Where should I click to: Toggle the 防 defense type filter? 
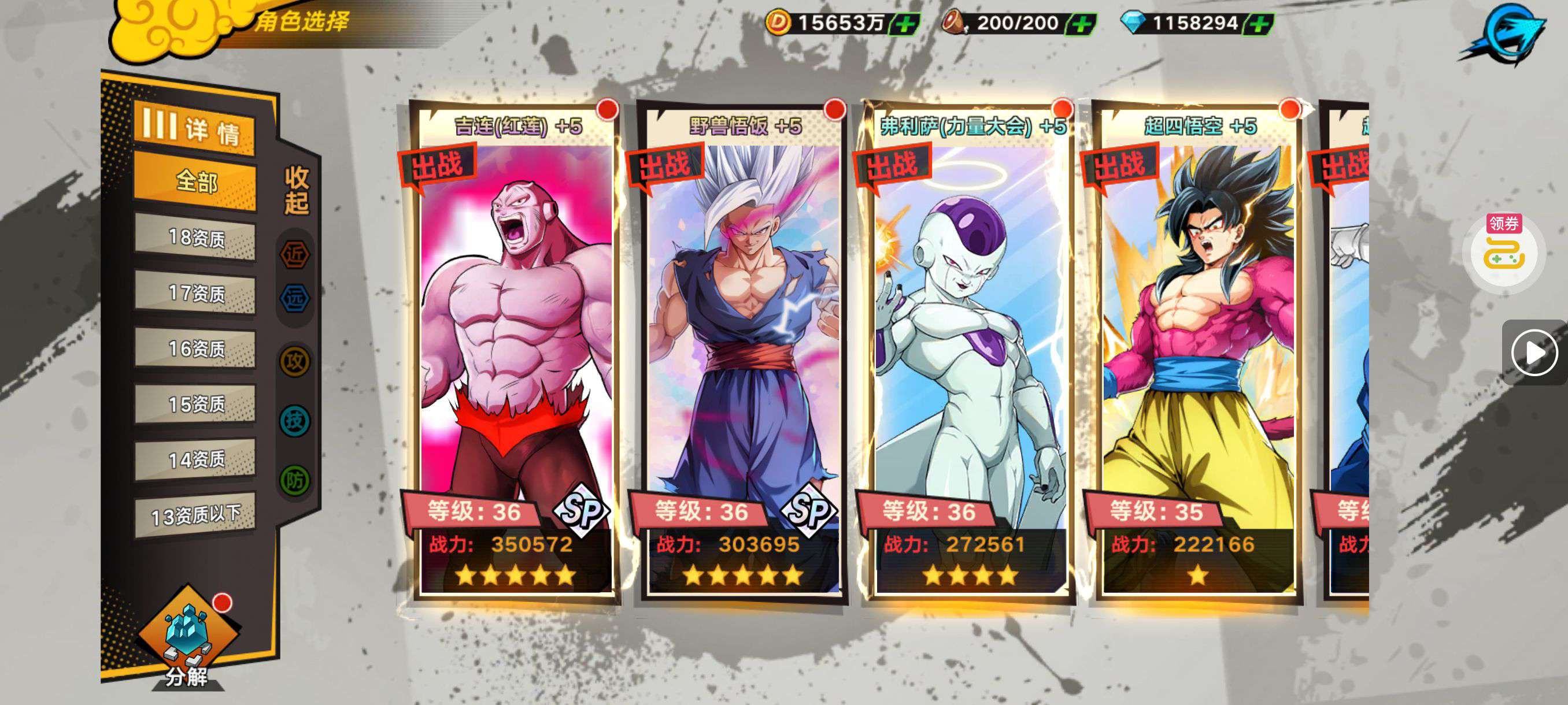pyautogui.click(x=295, y=481)
